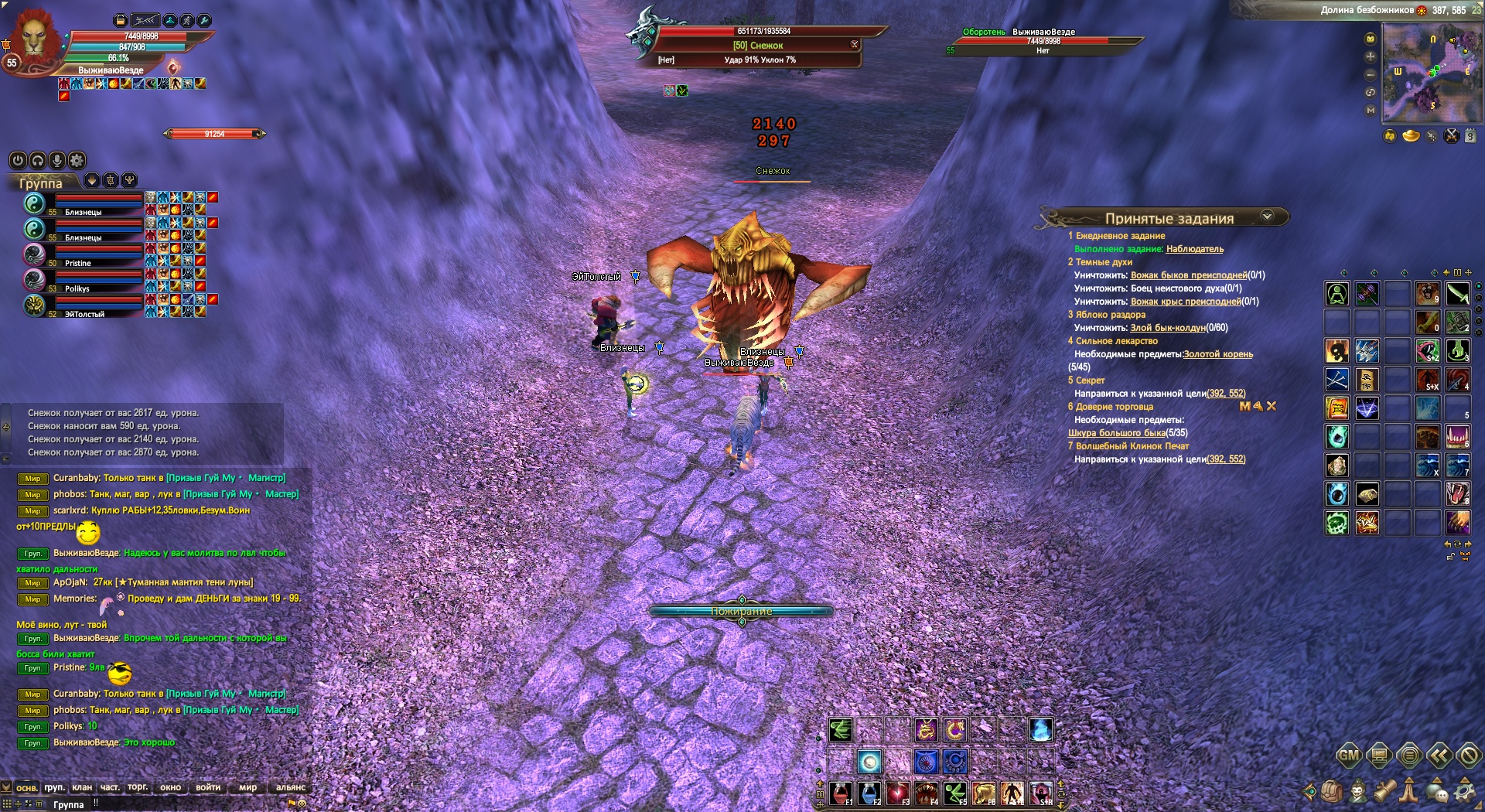Viewport: 1485px width, 812px height.
Task: Zoom out the minimap with minus button
Action: [1371, 75]
